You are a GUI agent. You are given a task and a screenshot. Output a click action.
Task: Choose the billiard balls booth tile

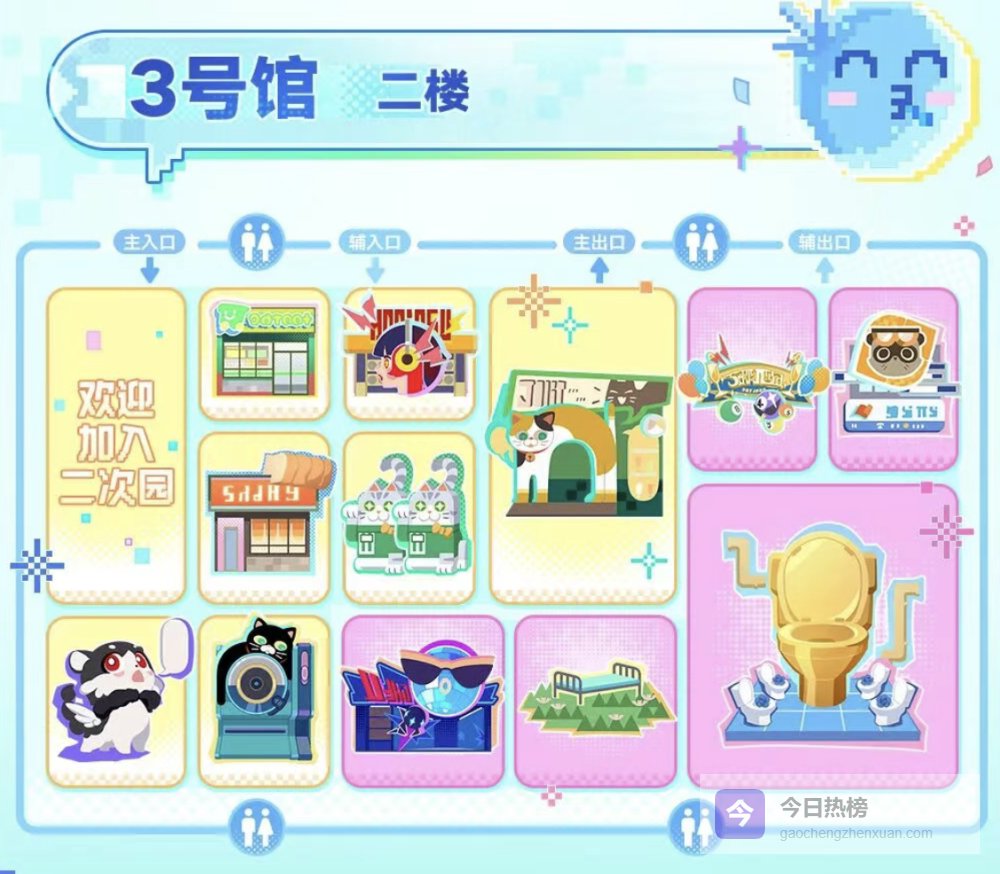(751, 378)
